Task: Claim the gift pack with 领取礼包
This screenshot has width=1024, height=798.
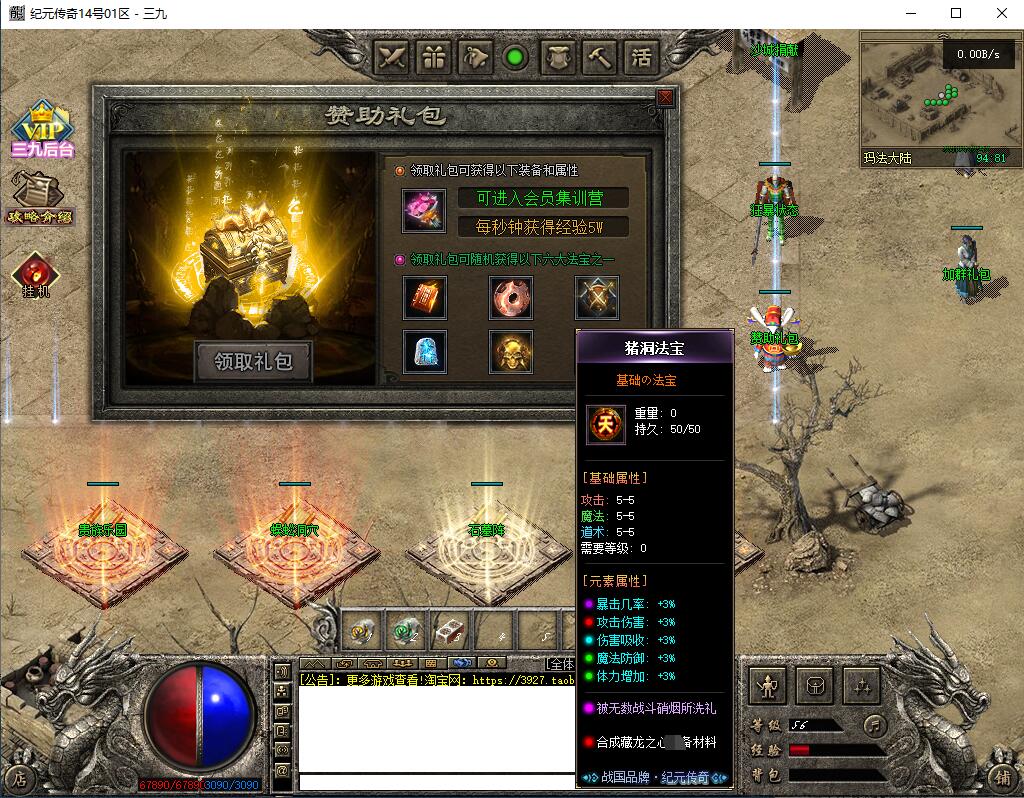Action: (253, 362)
